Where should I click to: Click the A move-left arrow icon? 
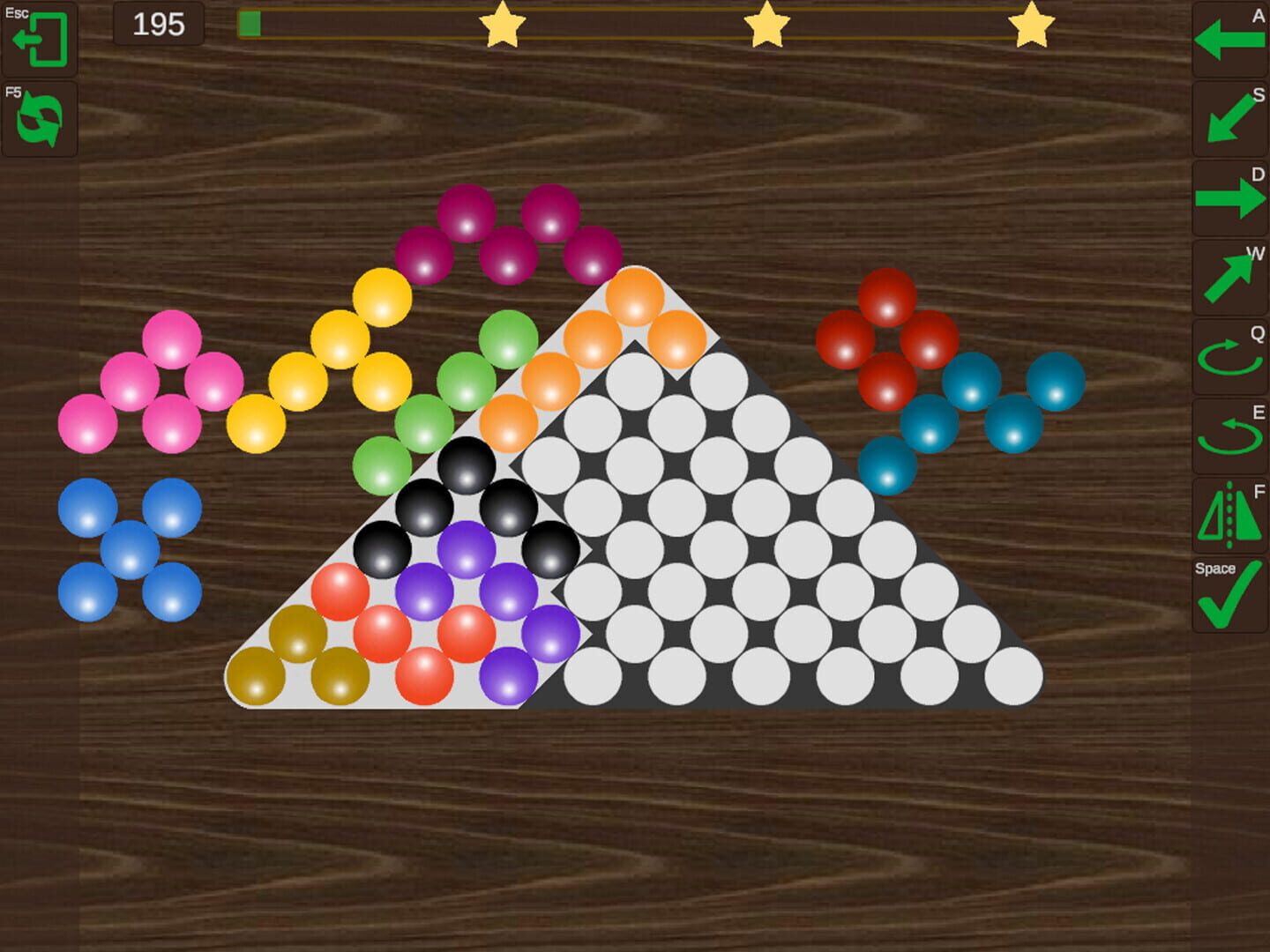(1229, 40)
